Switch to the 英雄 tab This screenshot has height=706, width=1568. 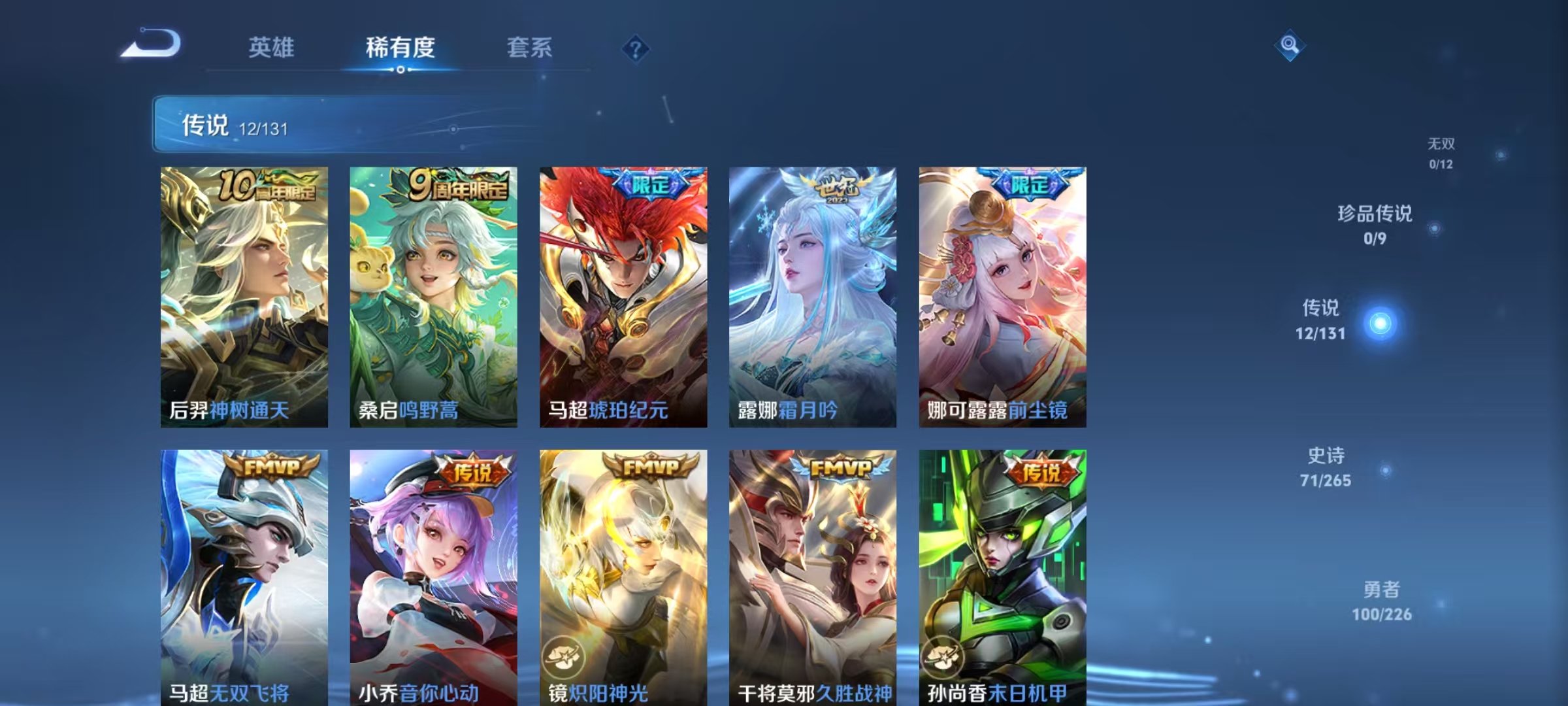272,48
